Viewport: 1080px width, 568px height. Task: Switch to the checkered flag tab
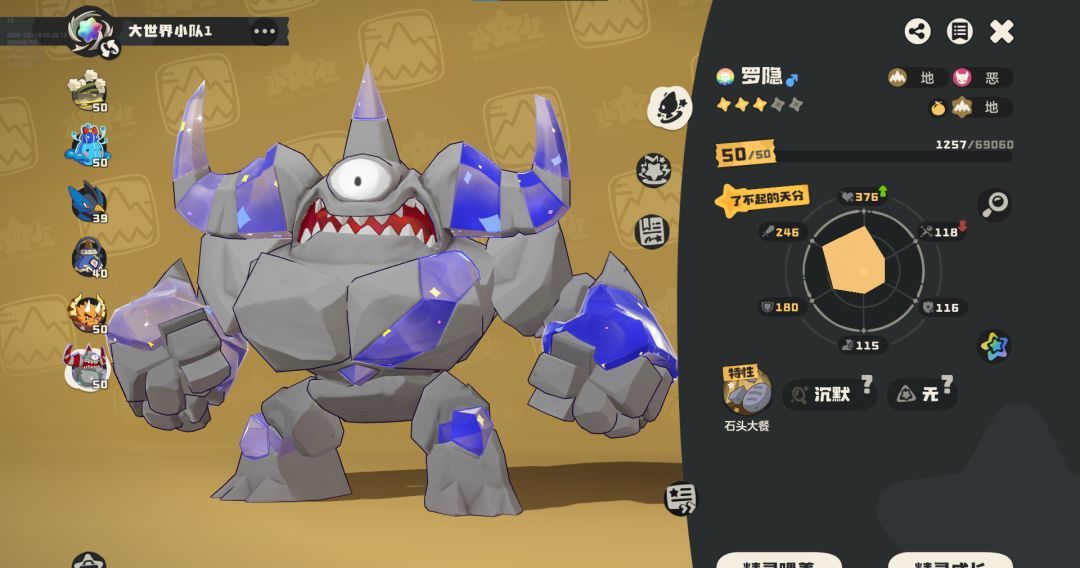pyautogui.click(x=652, y=231)
